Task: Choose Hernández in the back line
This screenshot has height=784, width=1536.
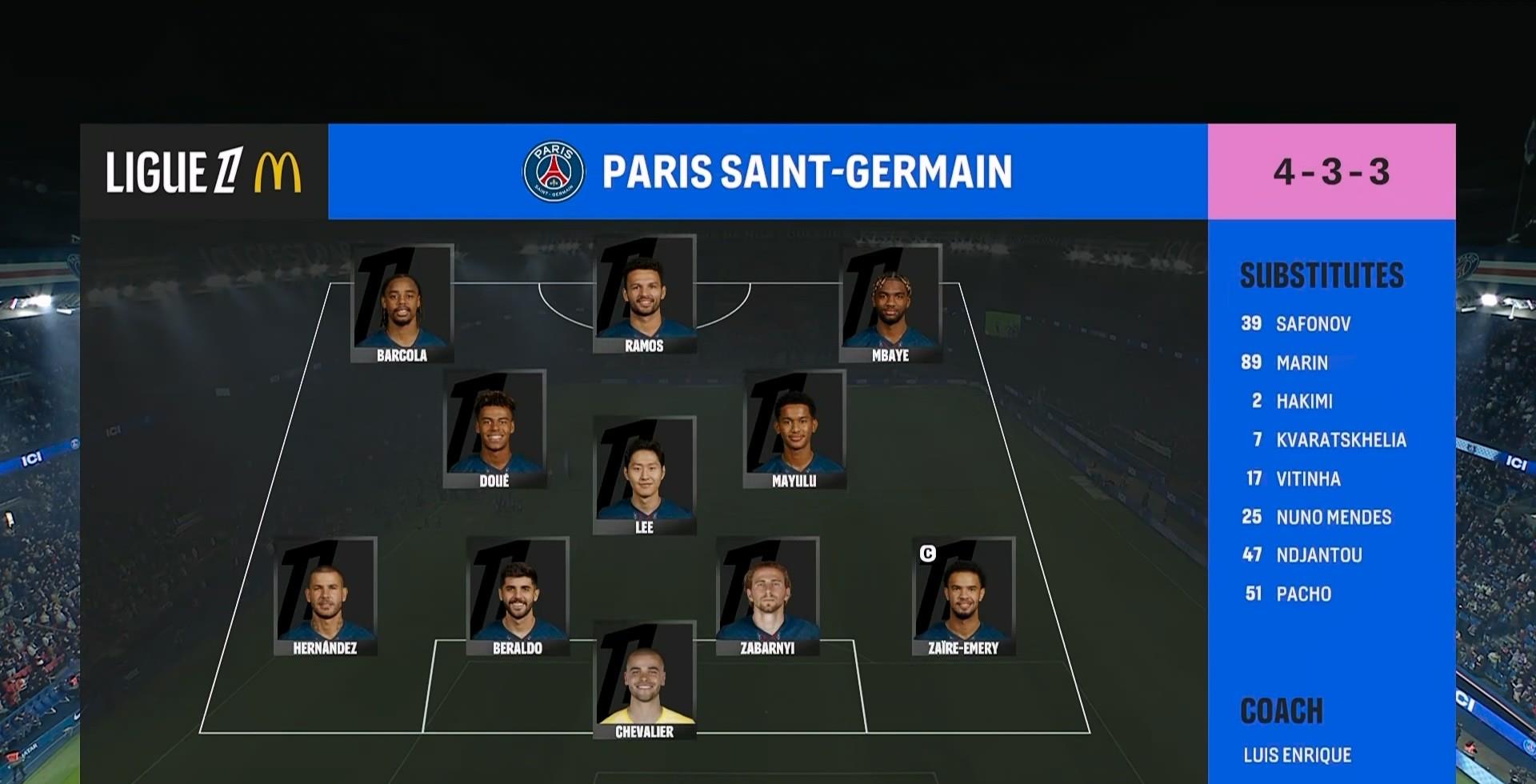Action: pyautogui.click(x=325, y=597)
